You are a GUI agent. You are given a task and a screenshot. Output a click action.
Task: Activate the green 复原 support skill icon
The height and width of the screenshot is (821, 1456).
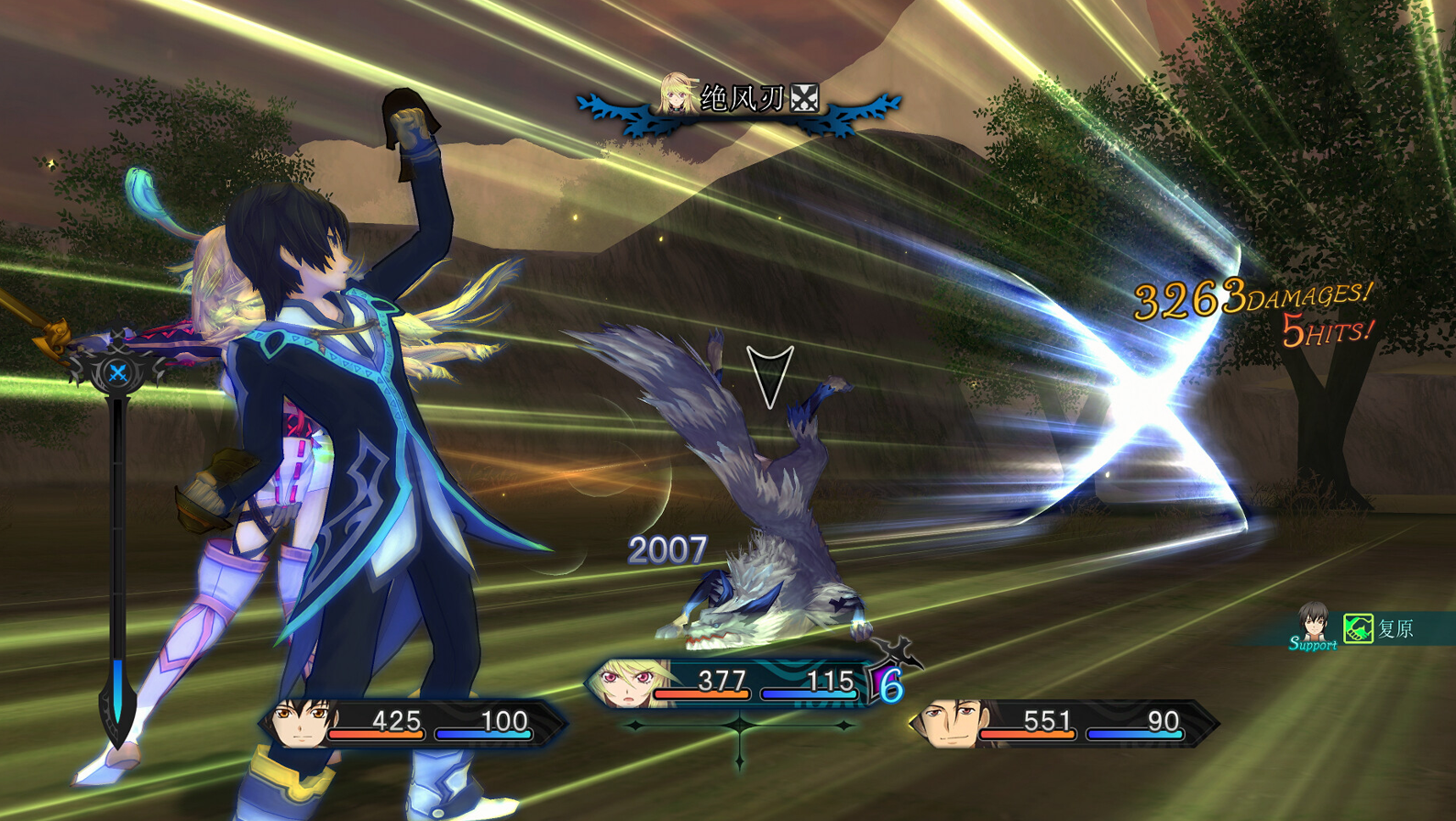[x=1358, y=628]
